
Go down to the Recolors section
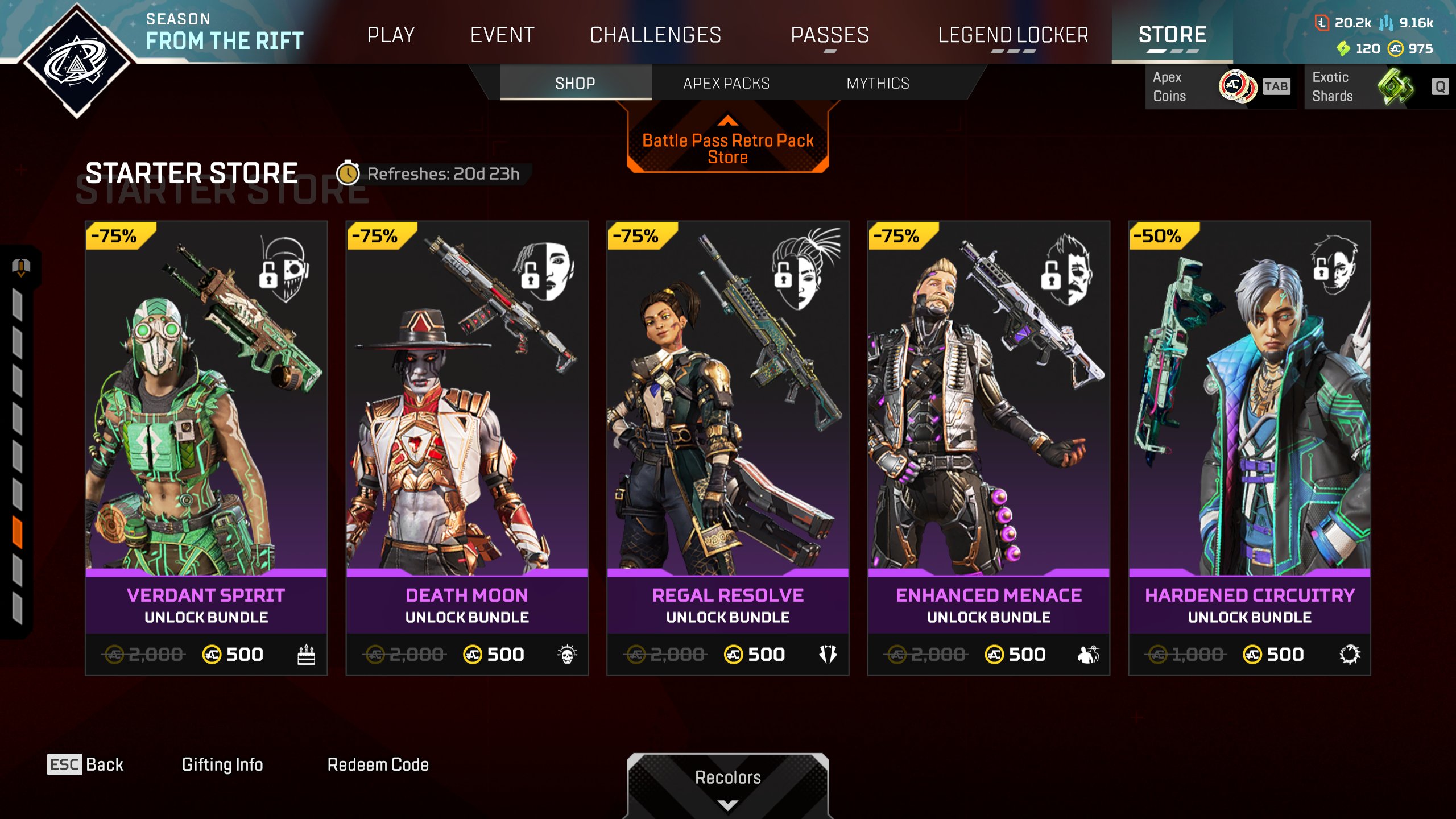[727, 785]
